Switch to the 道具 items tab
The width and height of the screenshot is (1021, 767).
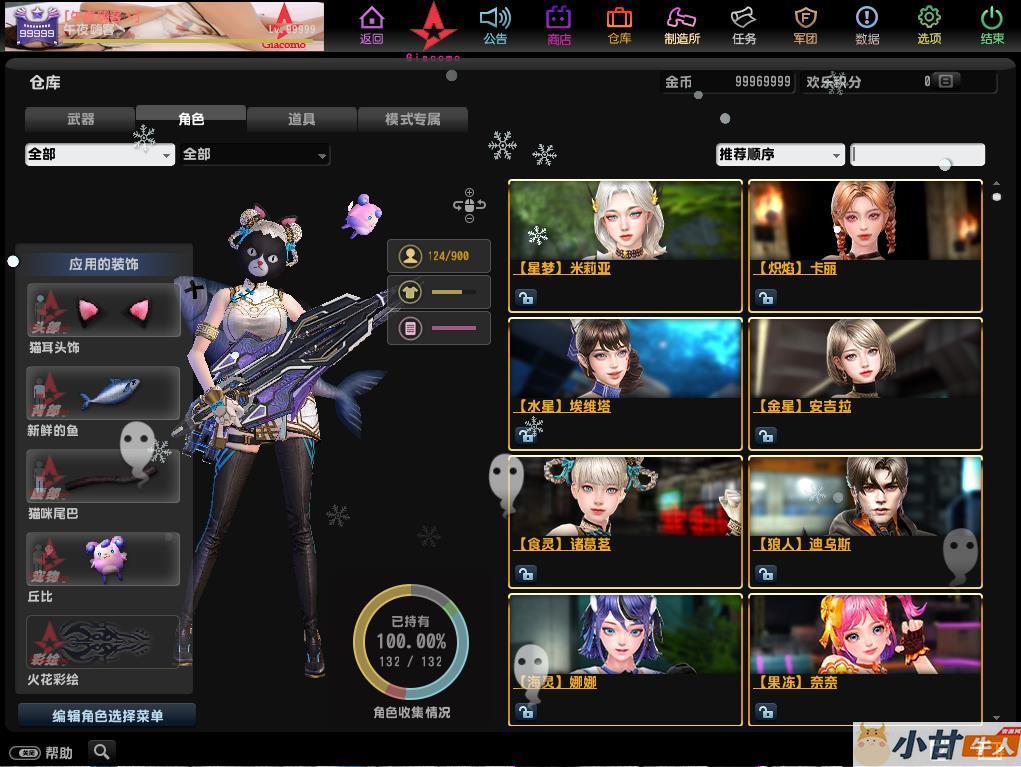pyautogui.click(x=301, y=119)
